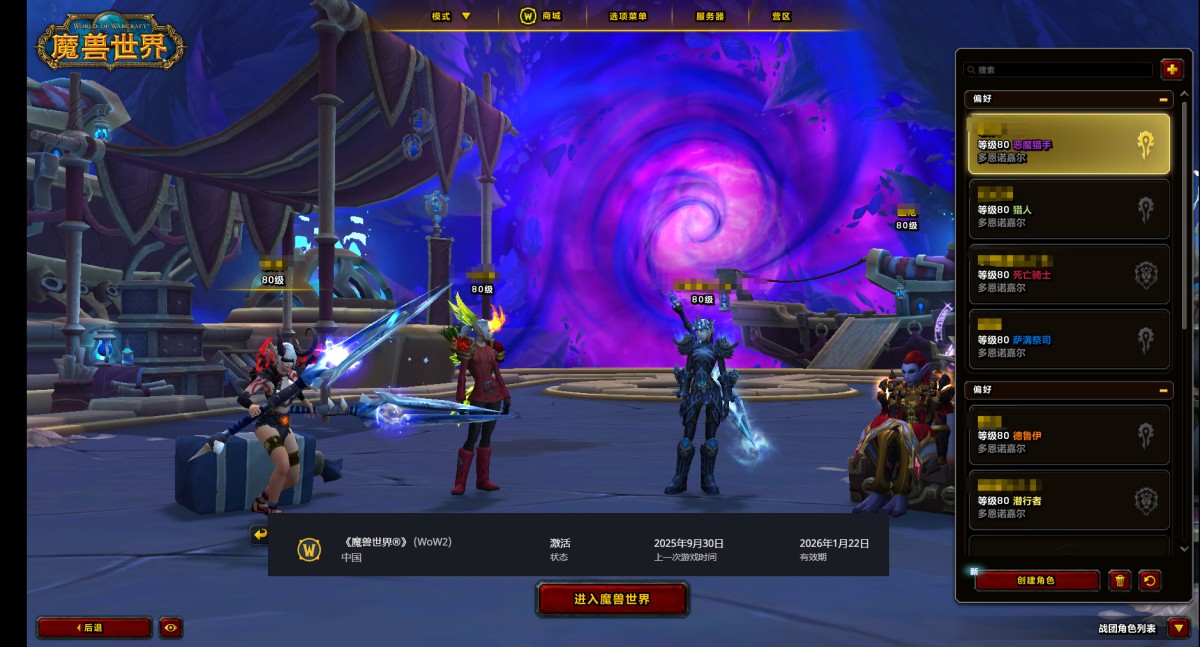Viewport: 1200px width, 647px height.
Task: Select the level 80 恶魔猎手 character
Action: click(x=1068, y=145)
